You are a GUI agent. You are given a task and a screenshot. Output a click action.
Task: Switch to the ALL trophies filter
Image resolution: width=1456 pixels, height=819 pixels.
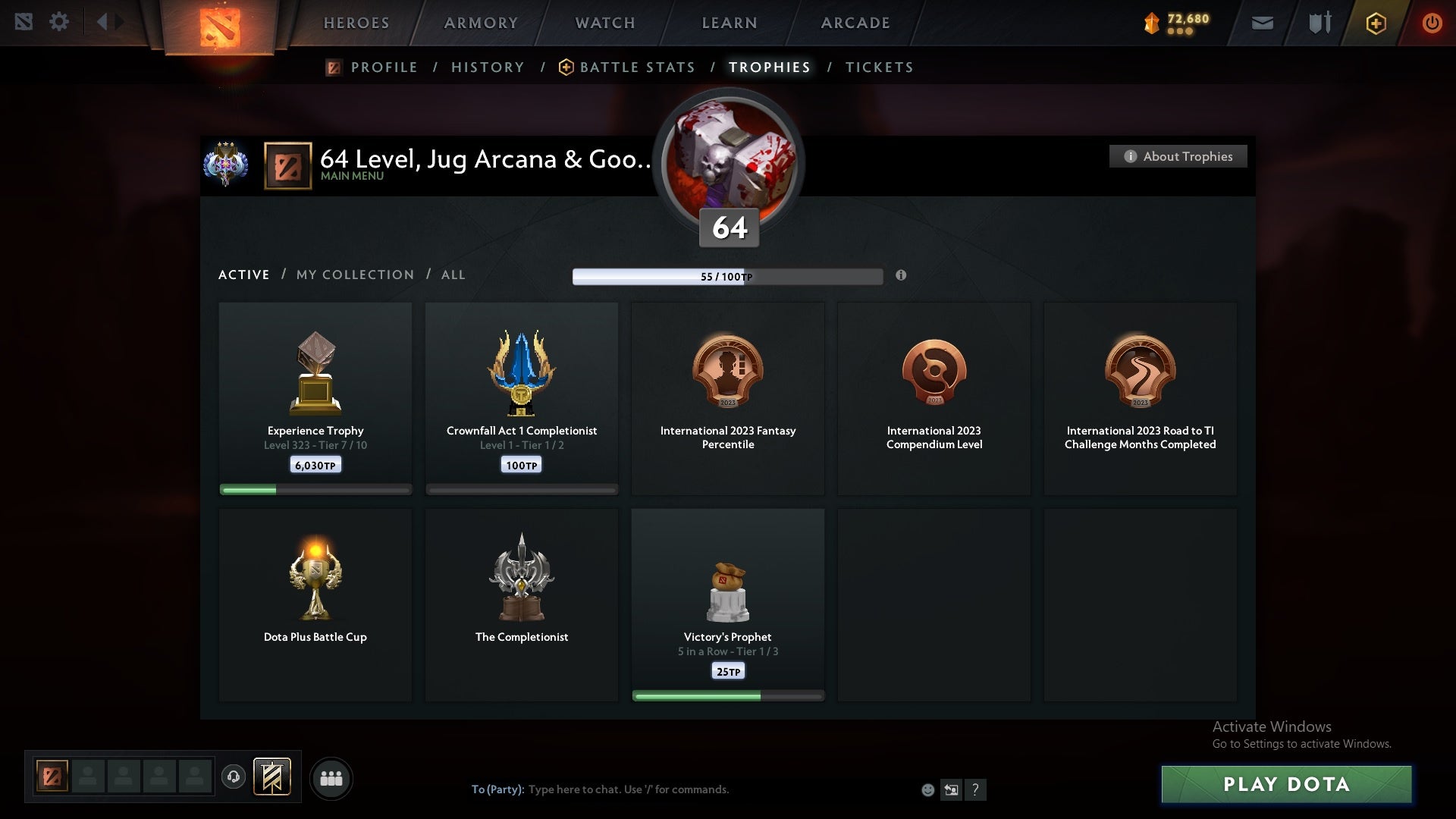(453, 275)
